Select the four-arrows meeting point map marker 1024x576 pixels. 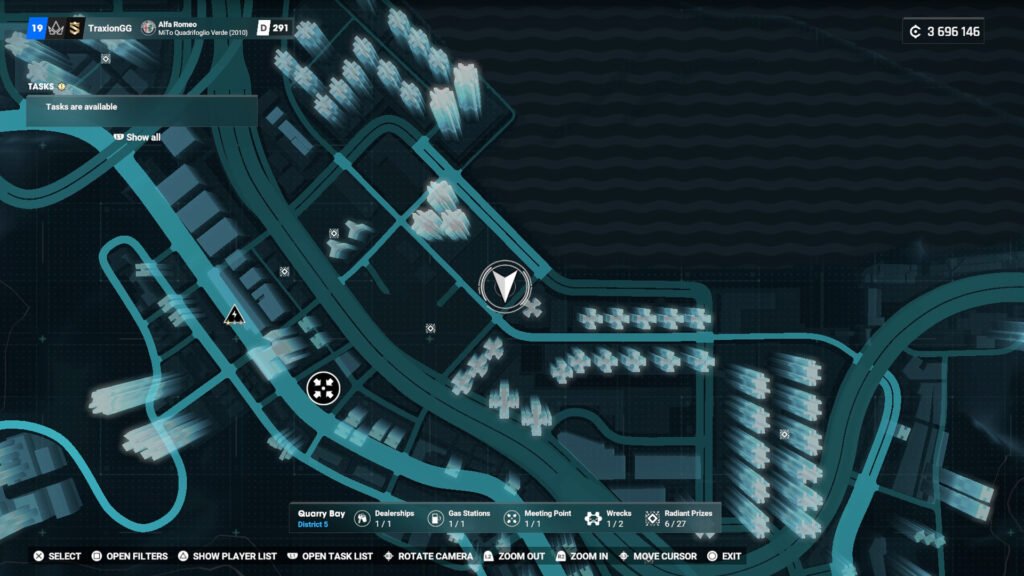(323, 387)
